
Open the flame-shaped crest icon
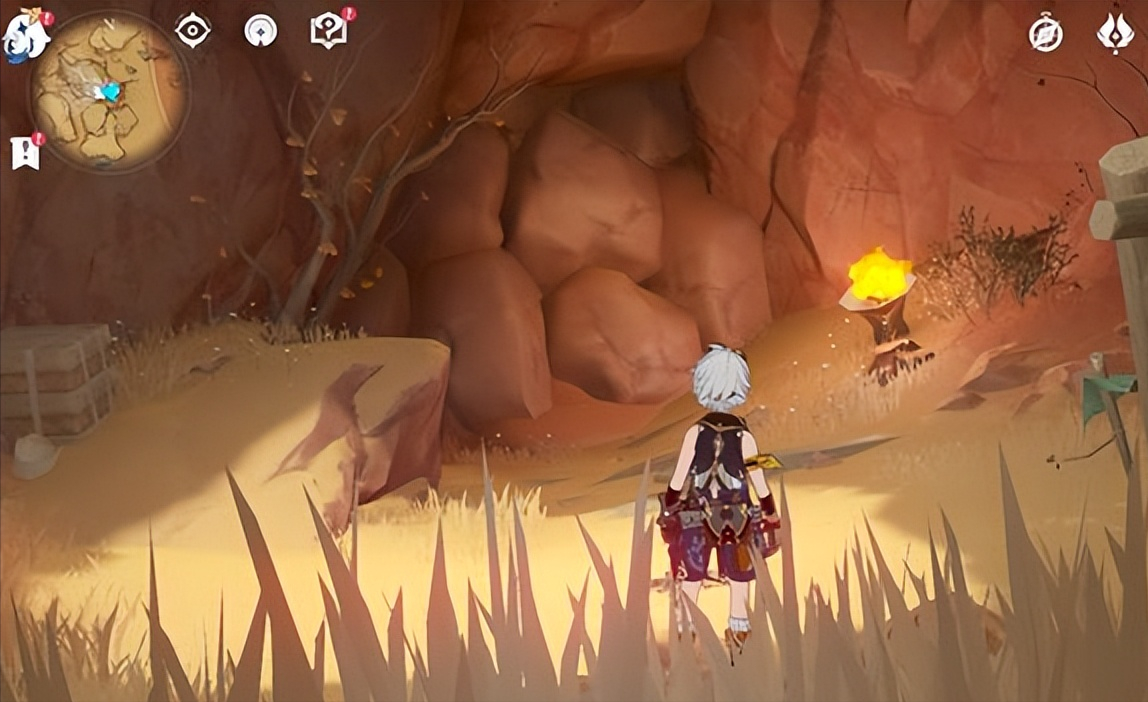point(1115,33)
